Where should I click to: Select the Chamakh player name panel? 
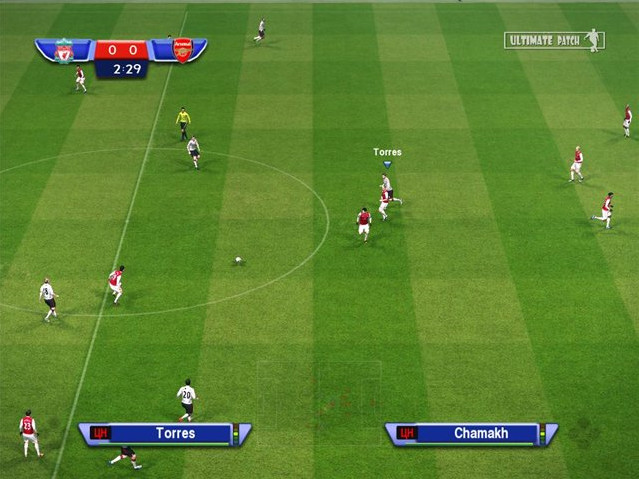coord(471,434)
